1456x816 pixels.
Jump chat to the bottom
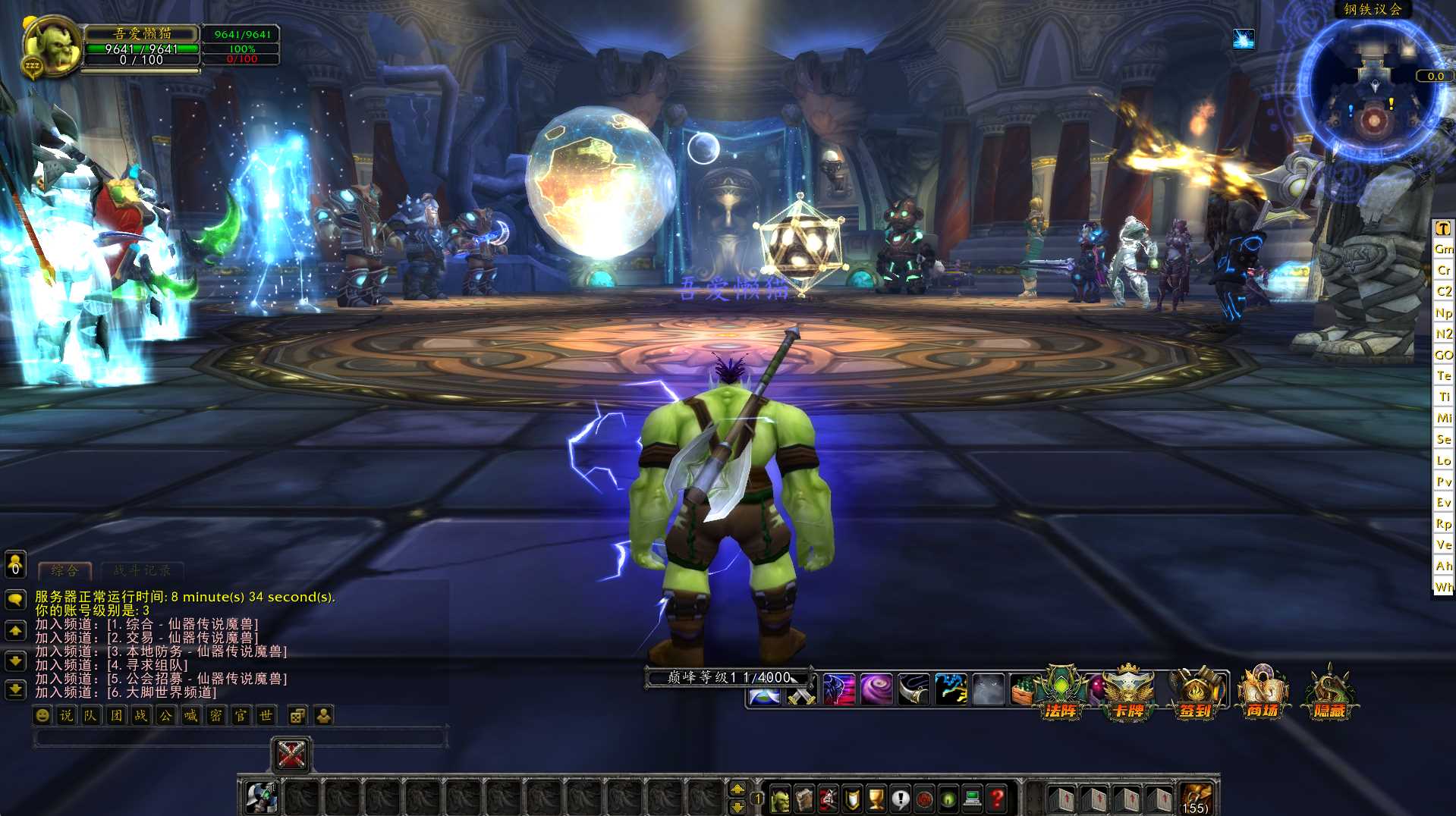[16, 689]
